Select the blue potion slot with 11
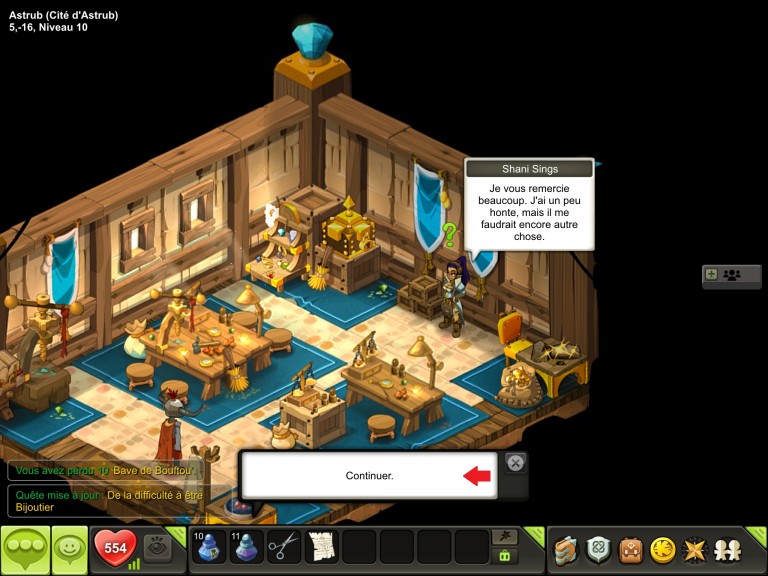 click(246, 547)
